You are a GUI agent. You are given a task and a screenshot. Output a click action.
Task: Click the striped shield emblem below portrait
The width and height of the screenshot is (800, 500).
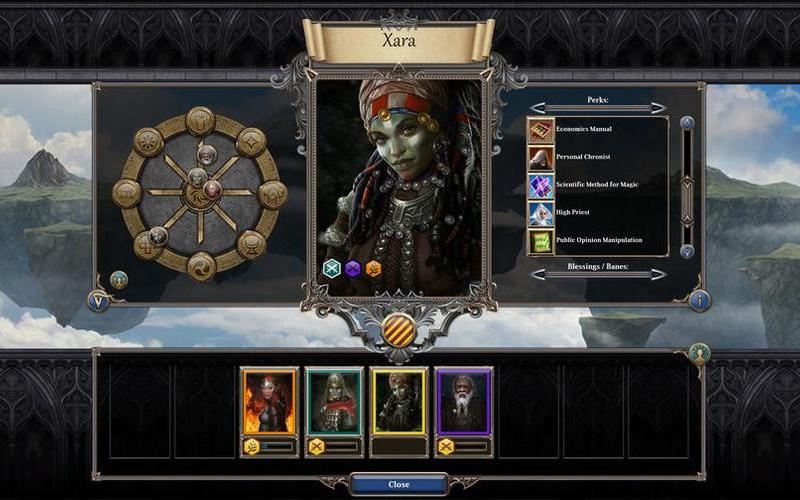399,328
